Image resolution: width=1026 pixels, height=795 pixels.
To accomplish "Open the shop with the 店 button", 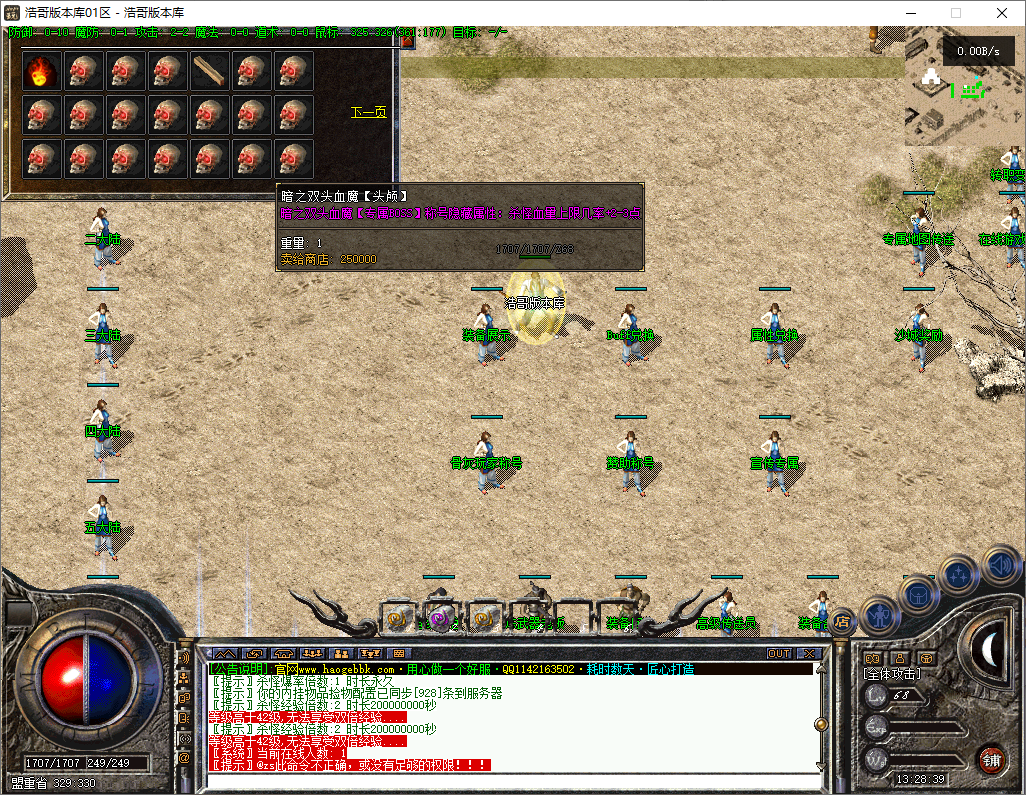I will click(x=842, y=622).
